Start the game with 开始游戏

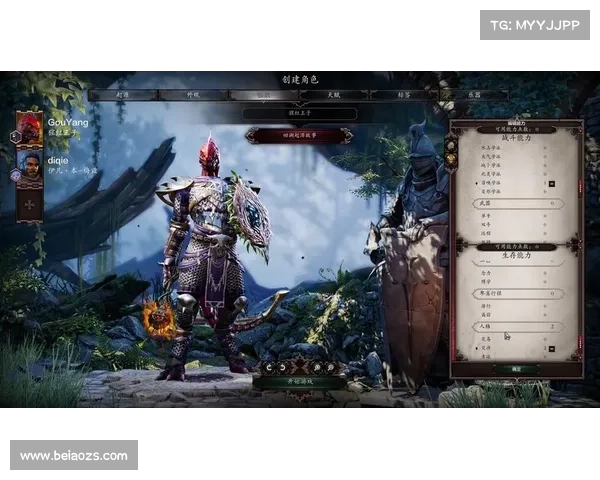click(x=300, y=382)
